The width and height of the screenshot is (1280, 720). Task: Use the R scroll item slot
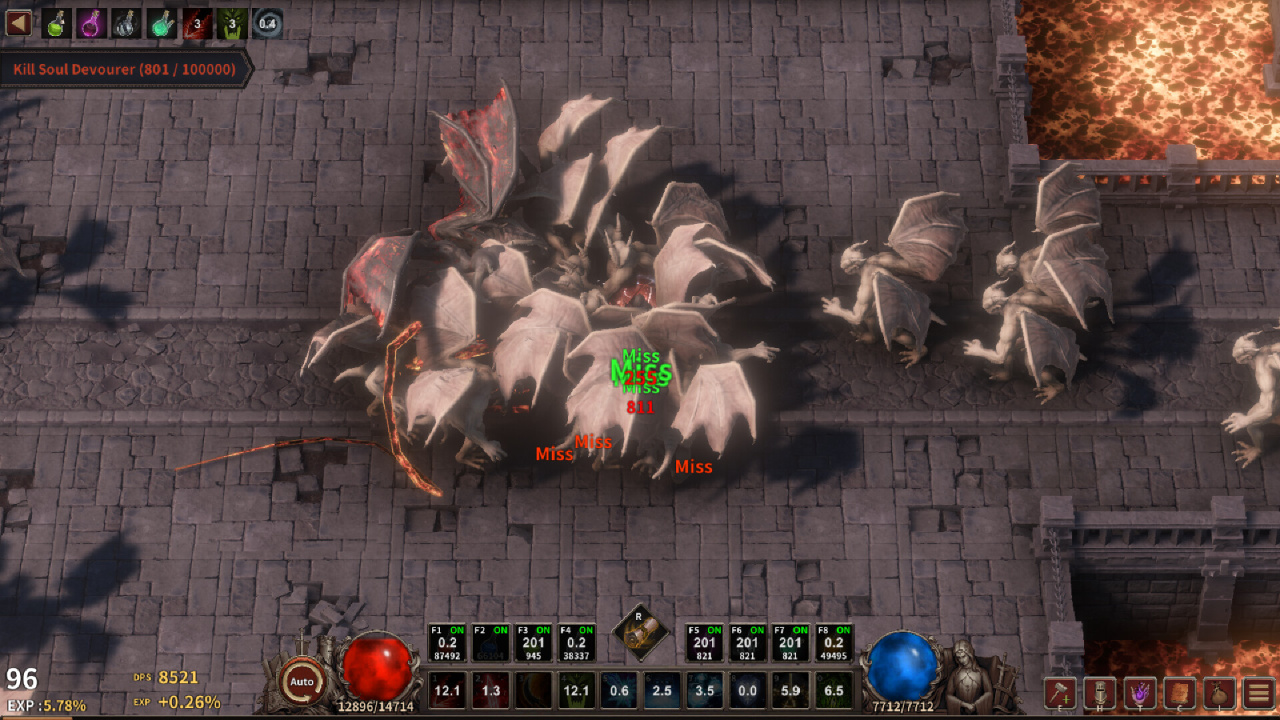(x=639, y=632)
